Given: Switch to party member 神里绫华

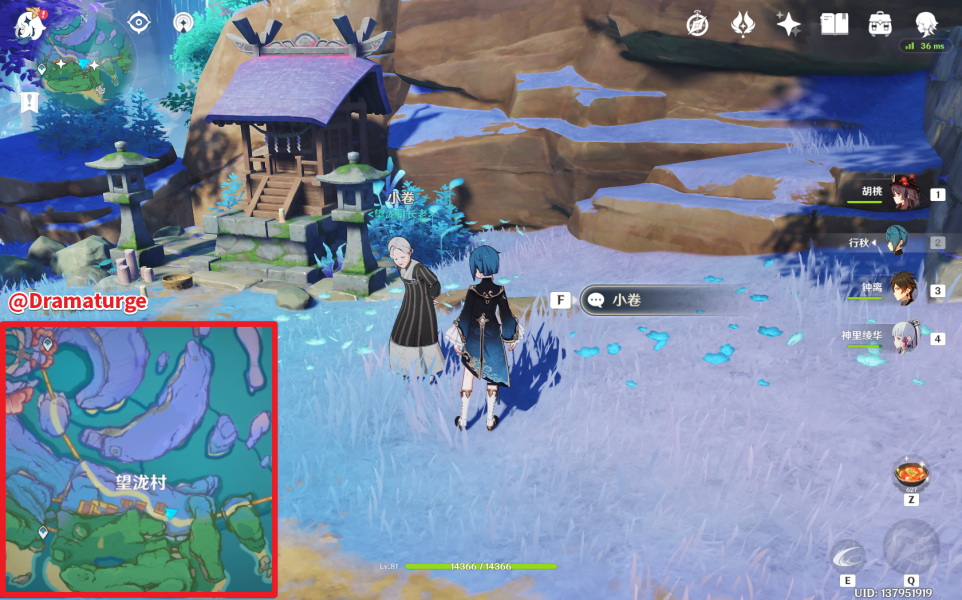Looking at the screenshot, I should point(903,338).
